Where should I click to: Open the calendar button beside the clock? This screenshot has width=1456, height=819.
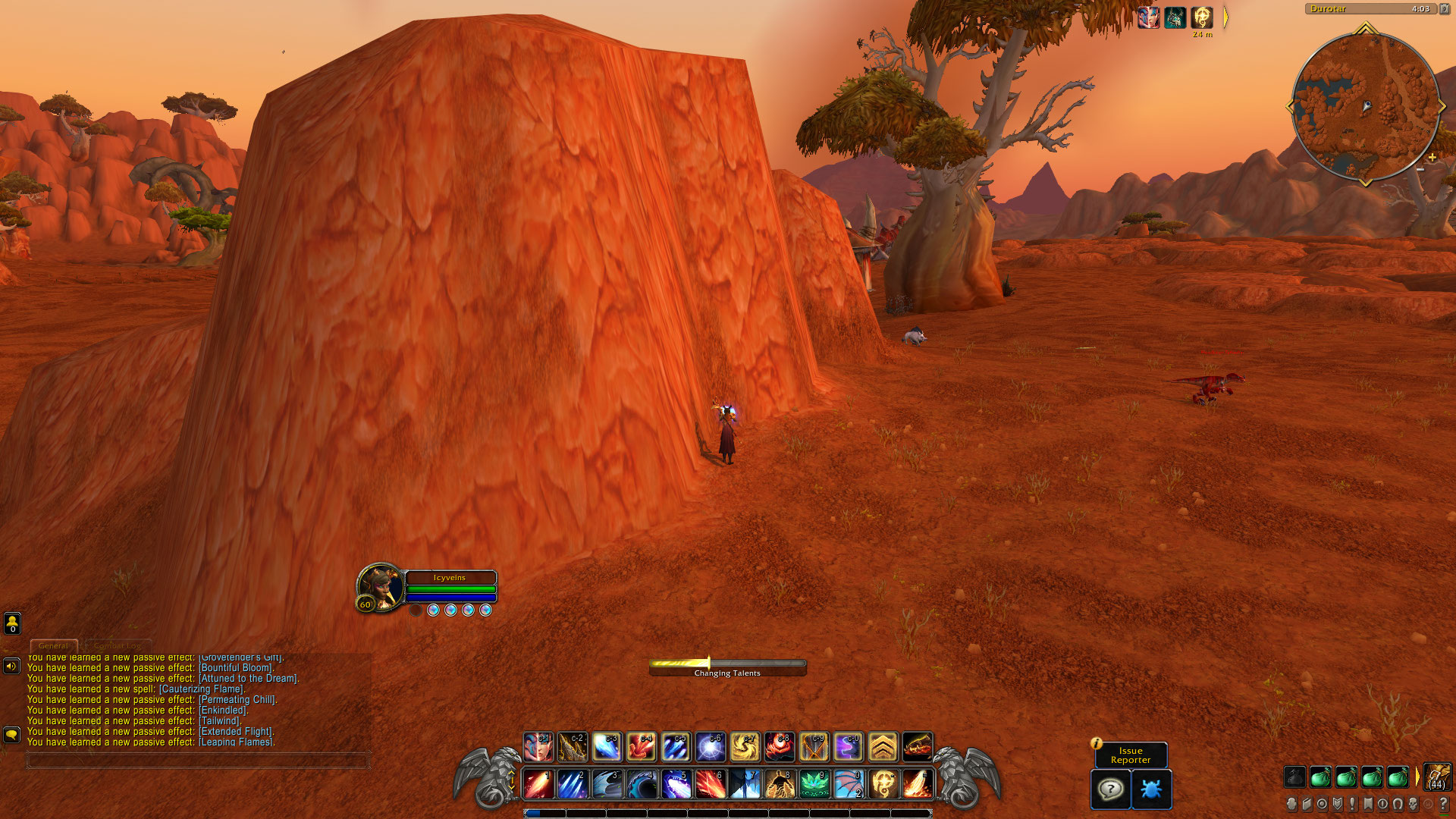click(x=1444, y=9)
